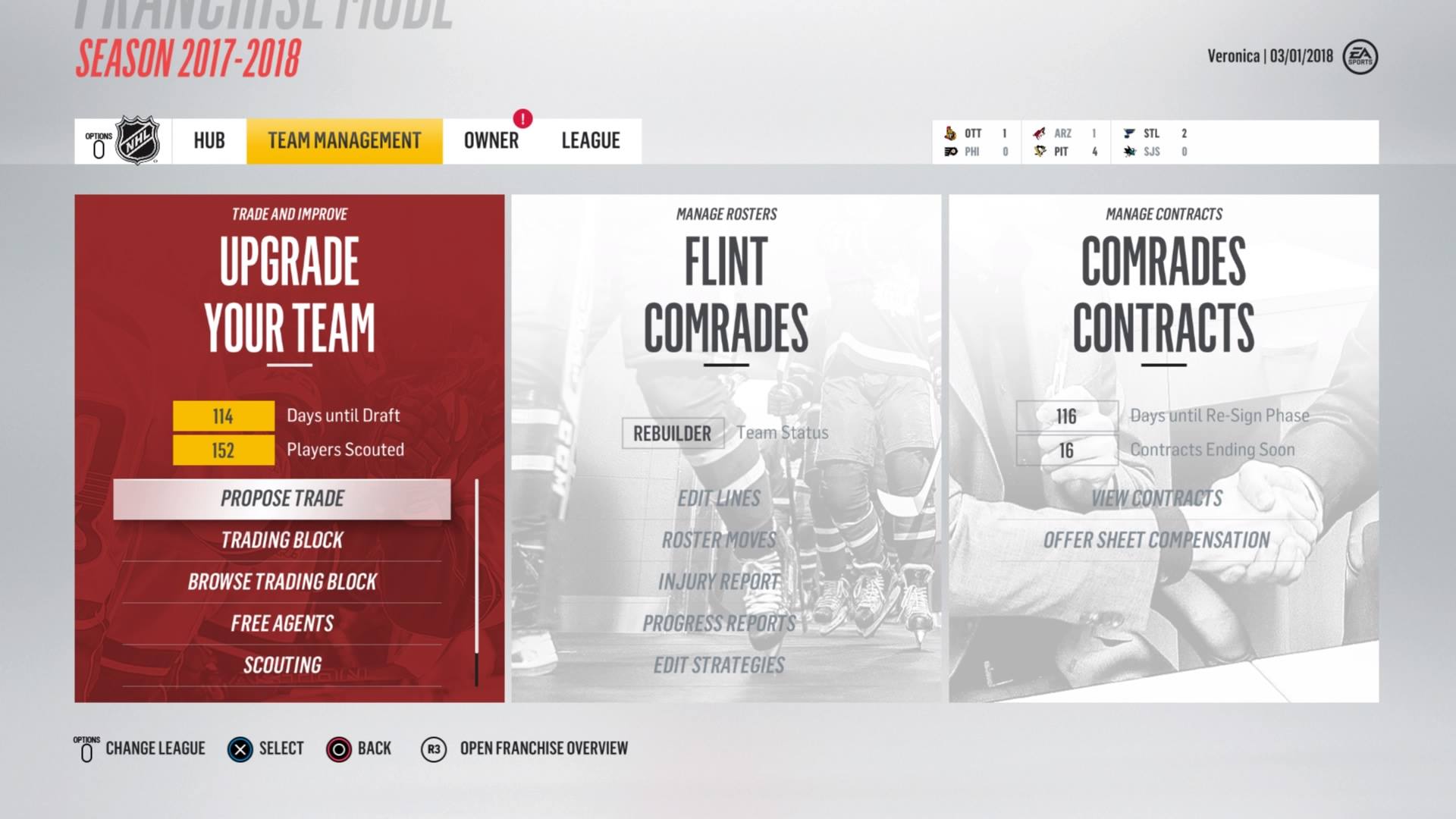Screen dimensions: 1456x819
Task: Open the Free Agents list
Action: pos(282,624)
